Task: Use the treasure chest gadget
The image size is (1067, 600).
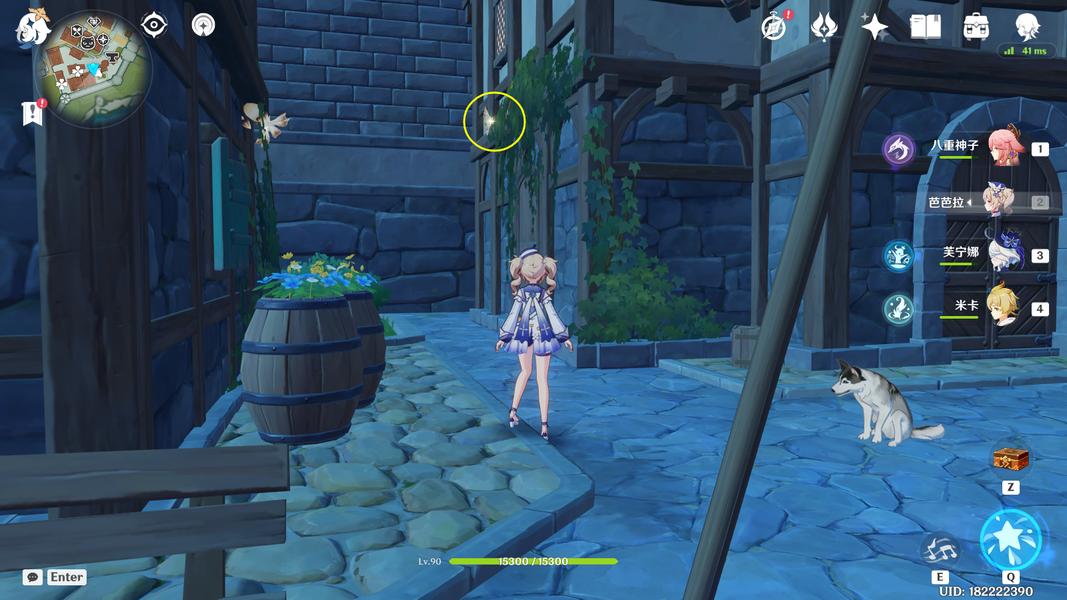Action: (1011, 460)
